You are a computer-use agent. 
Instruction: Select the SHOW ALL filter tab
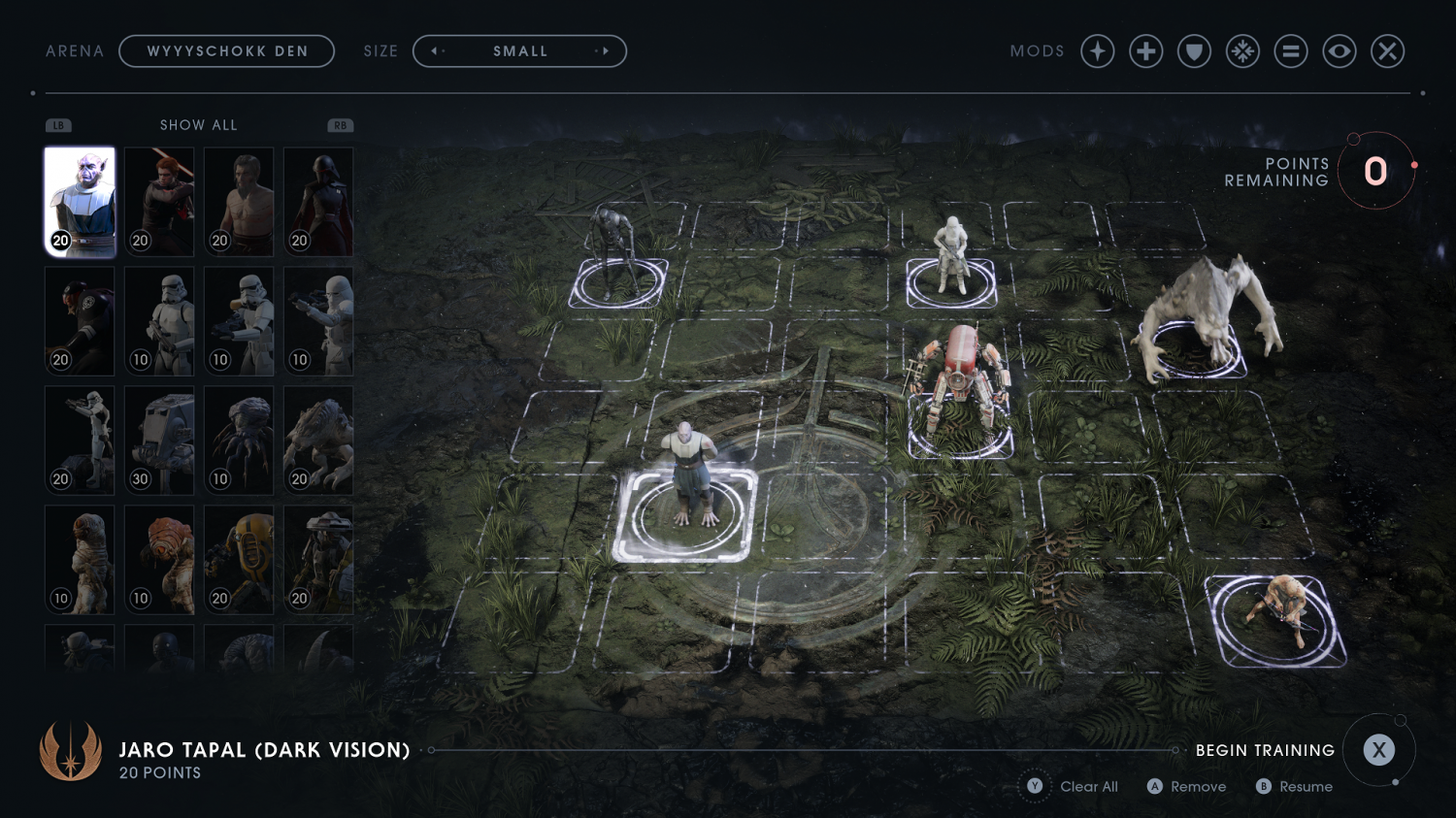[198, 124]
